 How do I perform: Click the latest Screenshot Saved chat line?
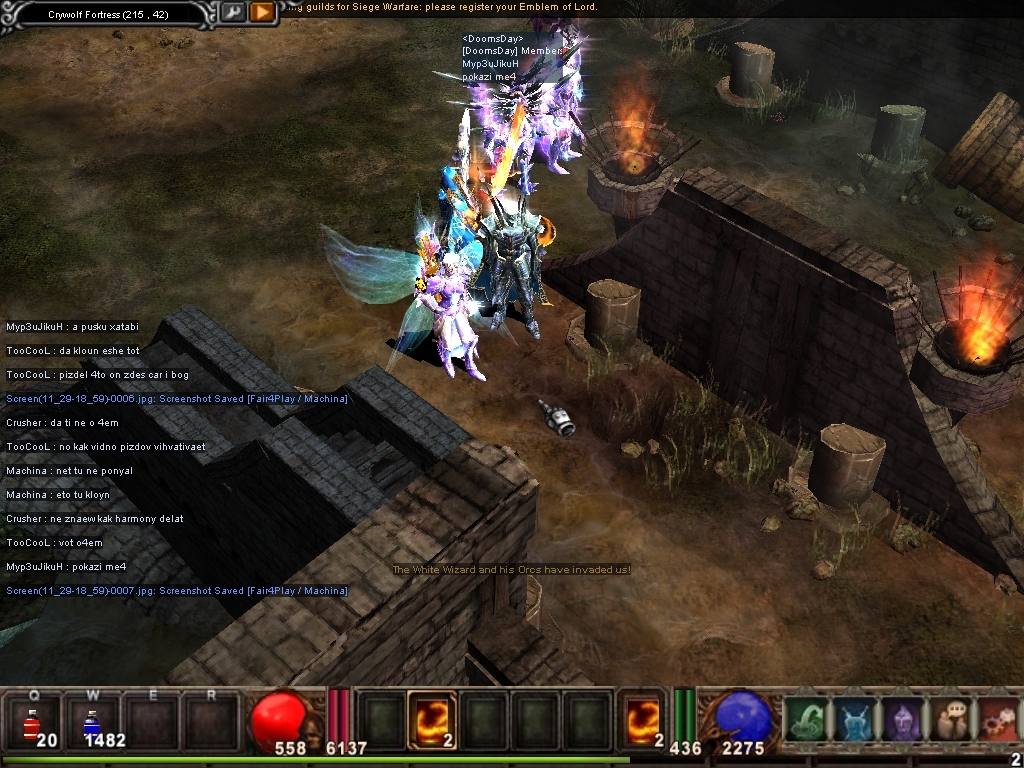point(177,591)
